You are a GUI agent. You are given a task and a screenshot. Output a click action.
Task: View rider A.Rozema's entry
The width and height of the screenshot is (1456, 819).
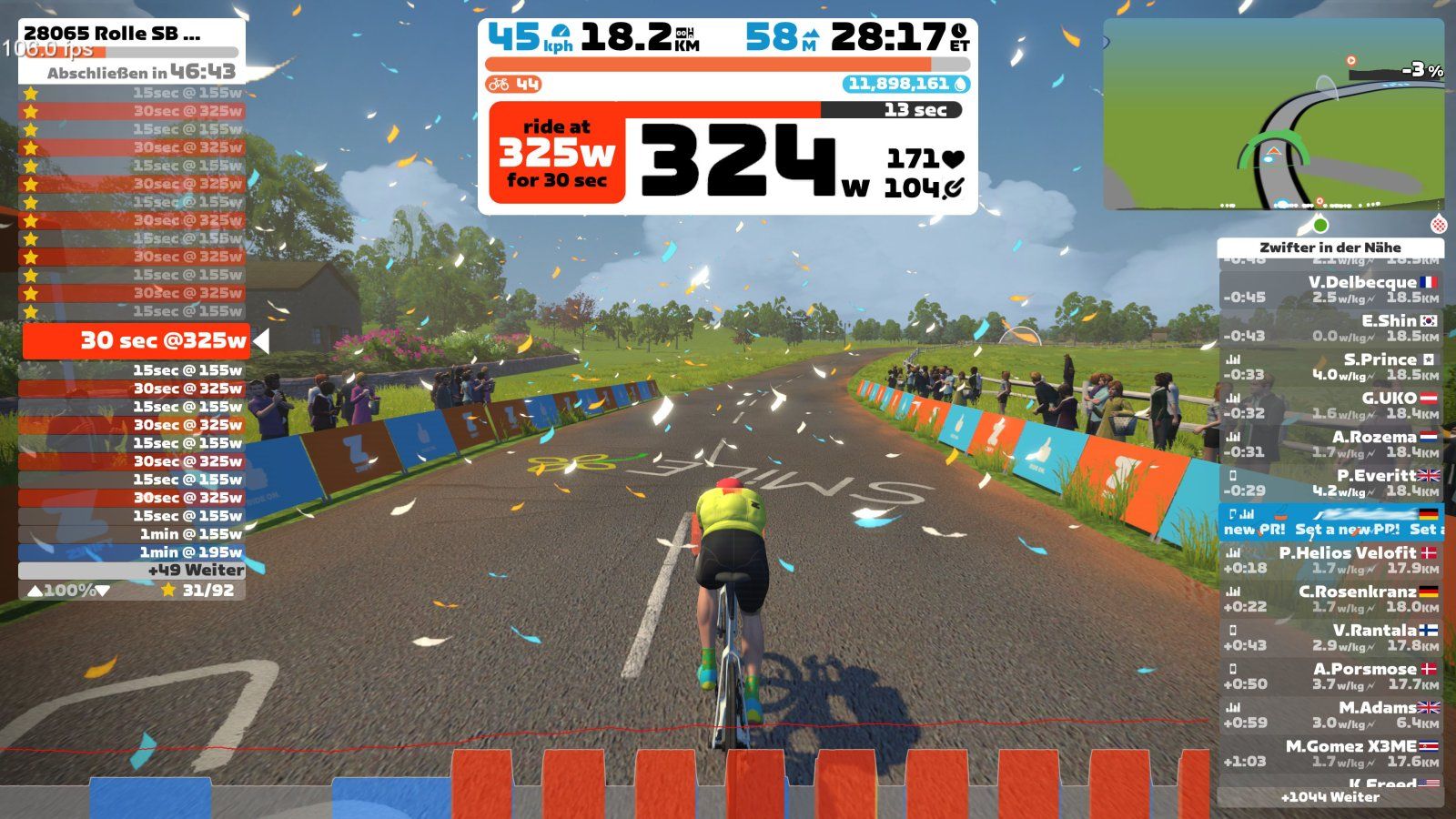[x=1330, y=444]
